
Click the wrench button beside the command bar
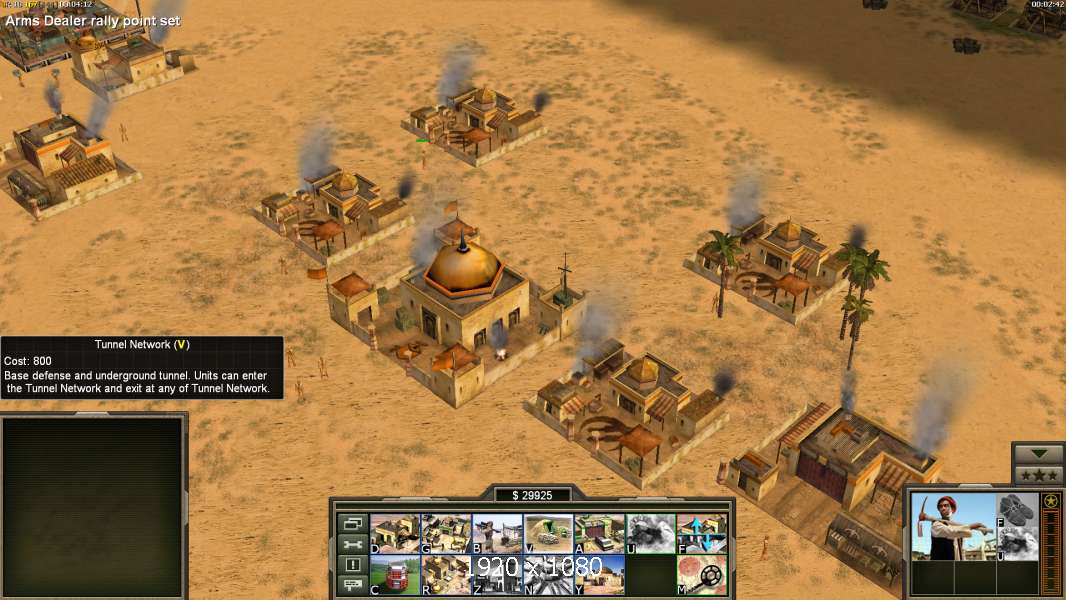[x=352, y=544]
